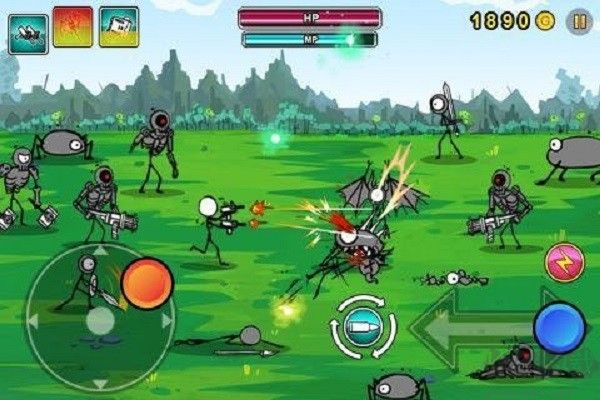Use the green-yellow cube skill icon
600x400 pixels.
(x=119, y=27)
